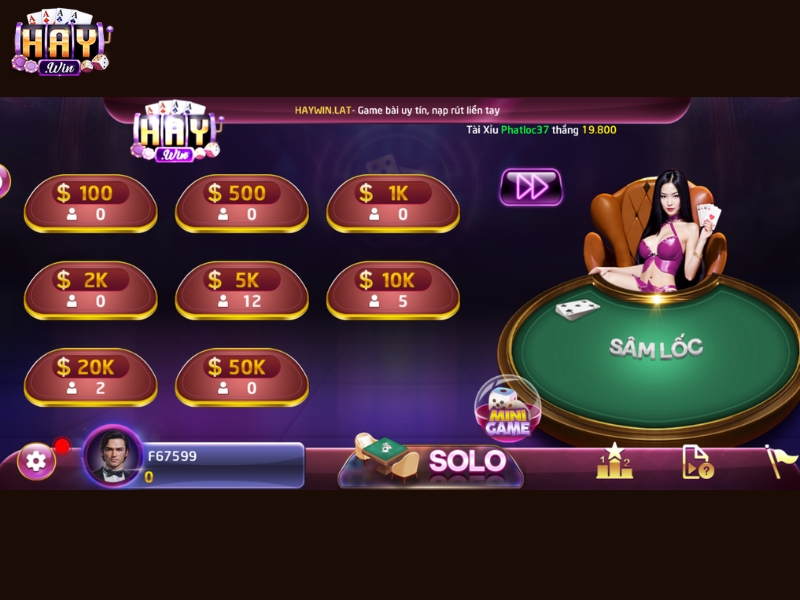Enter the $1K betting room
The image size is (800, 600).
[392, 203]
